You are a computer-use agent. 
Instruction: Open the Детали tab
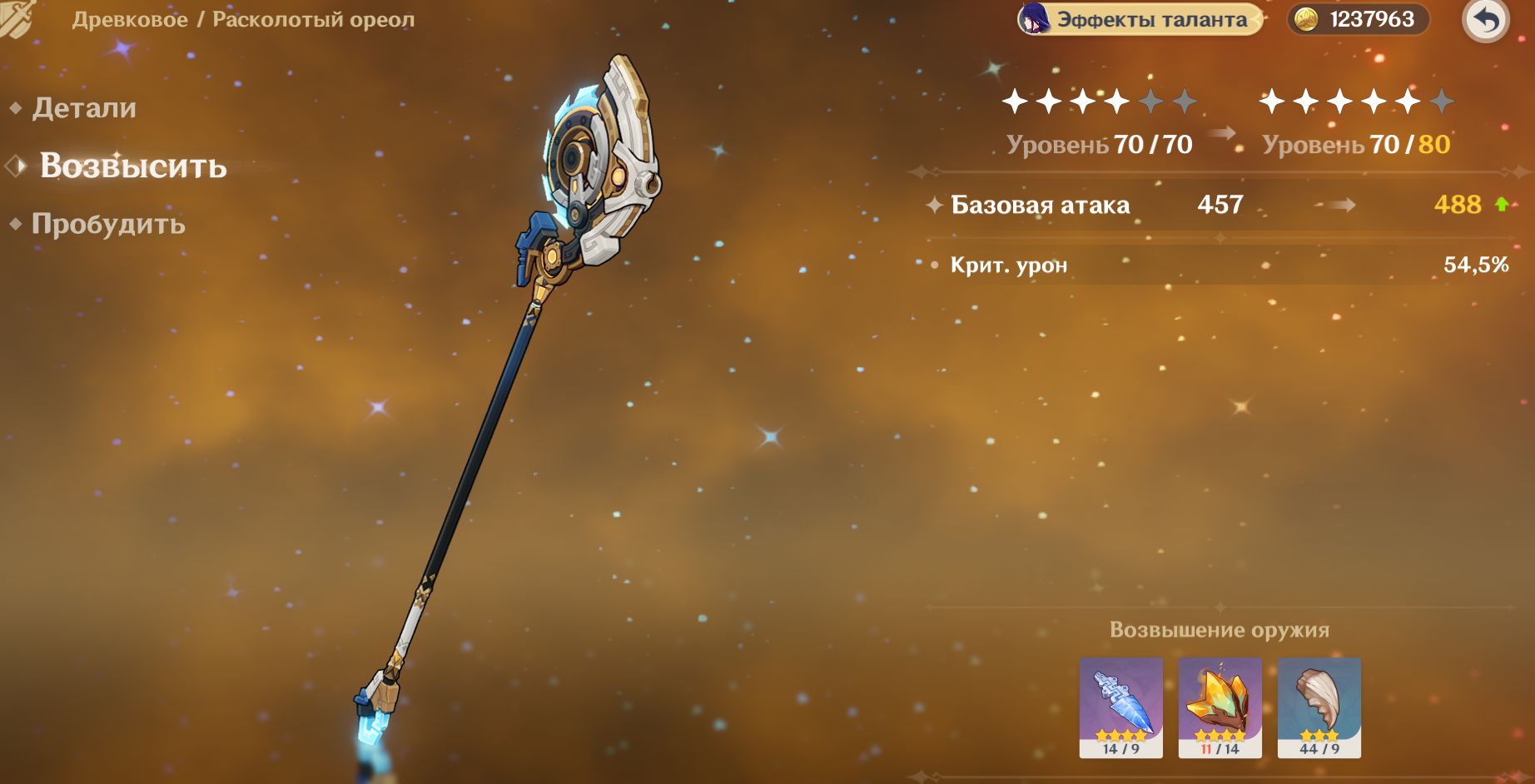[84, 108]
